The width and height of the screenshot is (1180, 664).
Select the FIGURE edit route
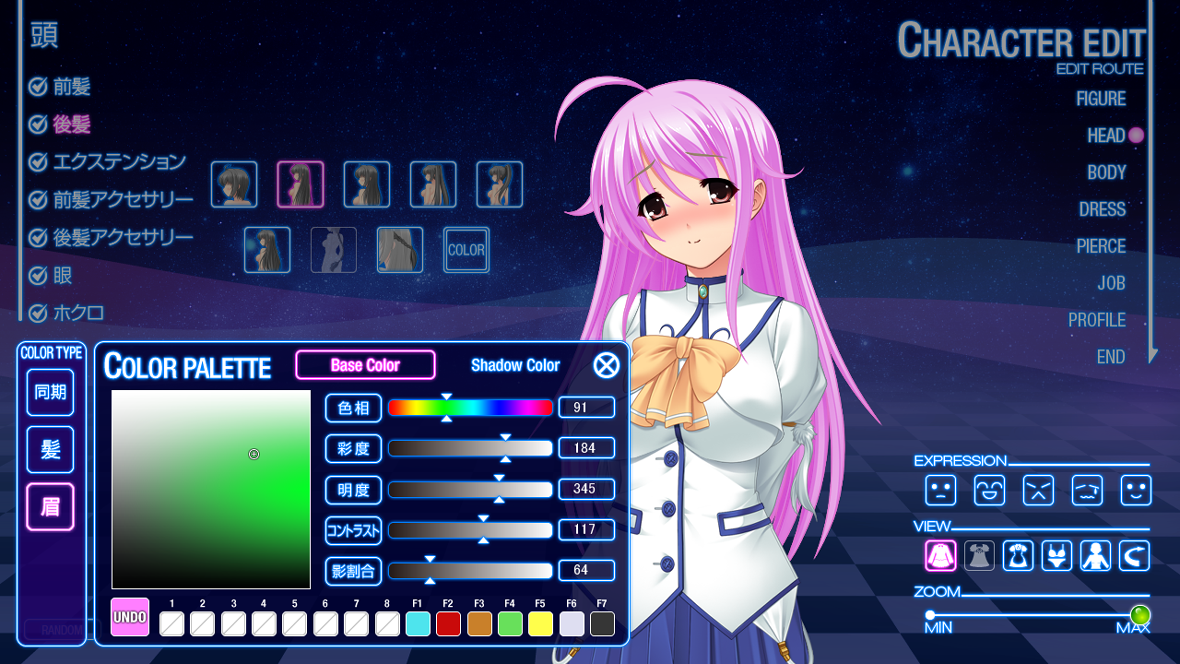[1101, 98]
